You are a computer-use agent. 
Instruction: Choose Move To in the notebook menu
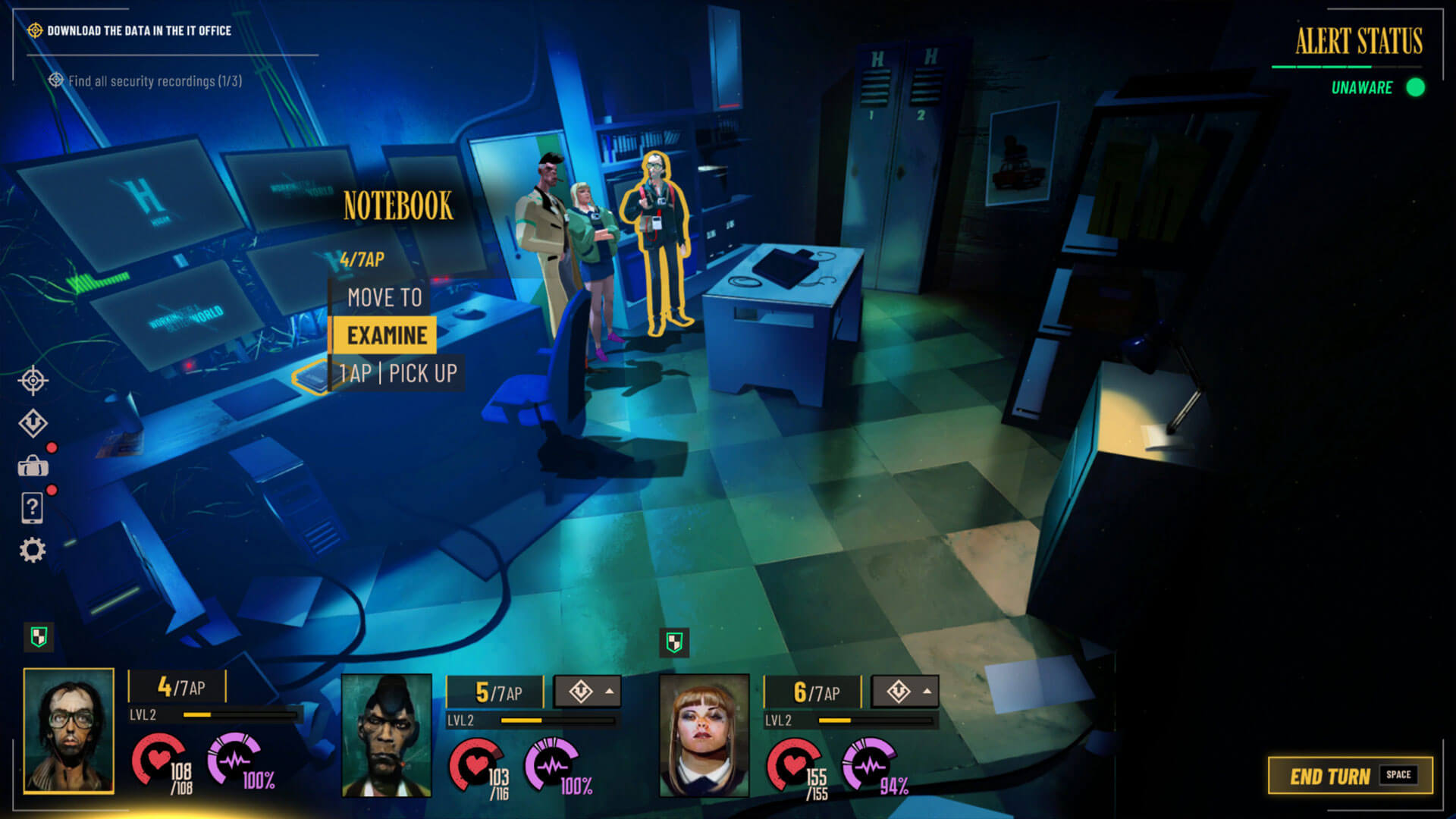pos(384,297)
